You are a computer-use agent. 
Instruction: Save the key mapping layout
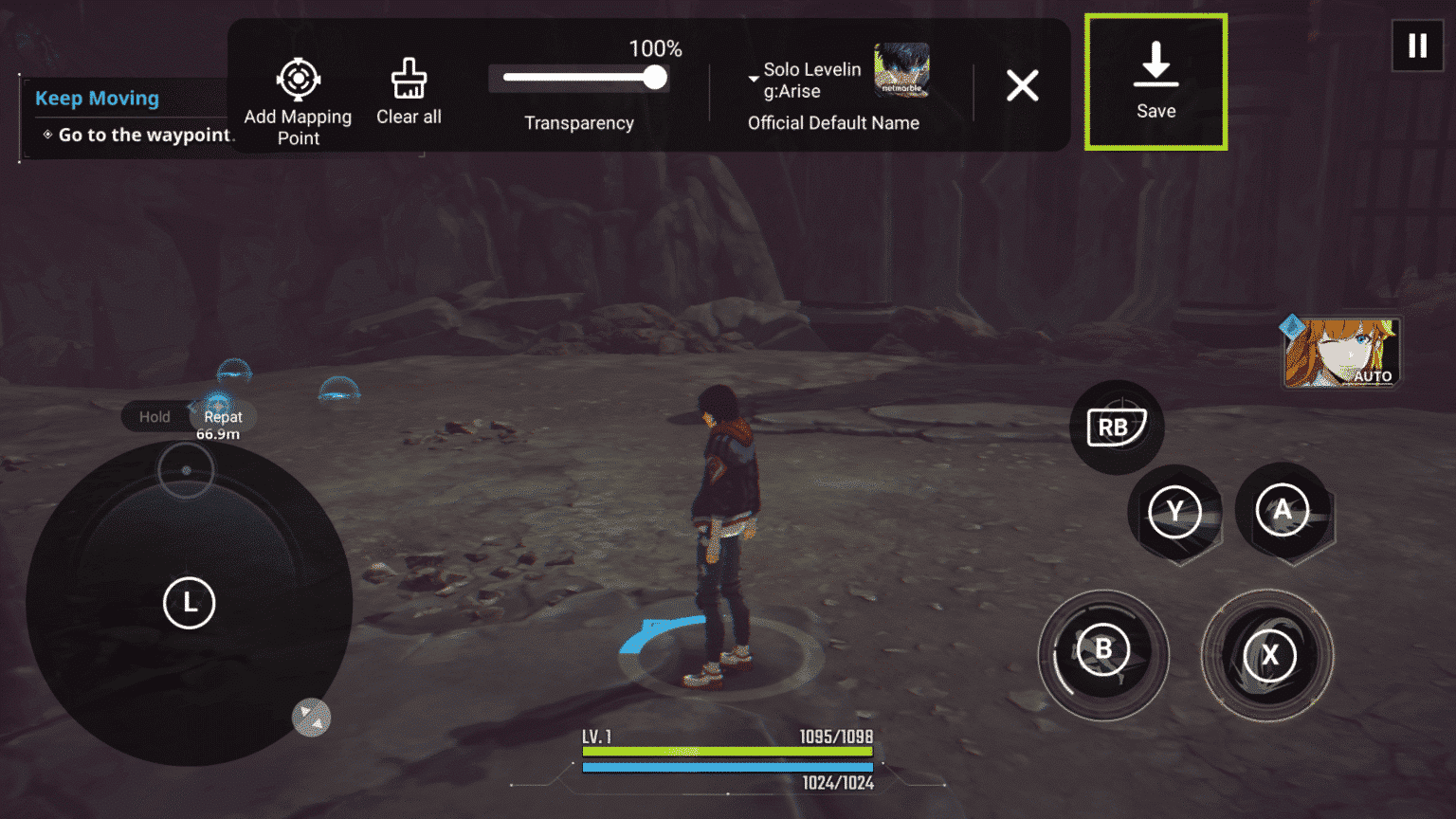(x=1156, y=82)
